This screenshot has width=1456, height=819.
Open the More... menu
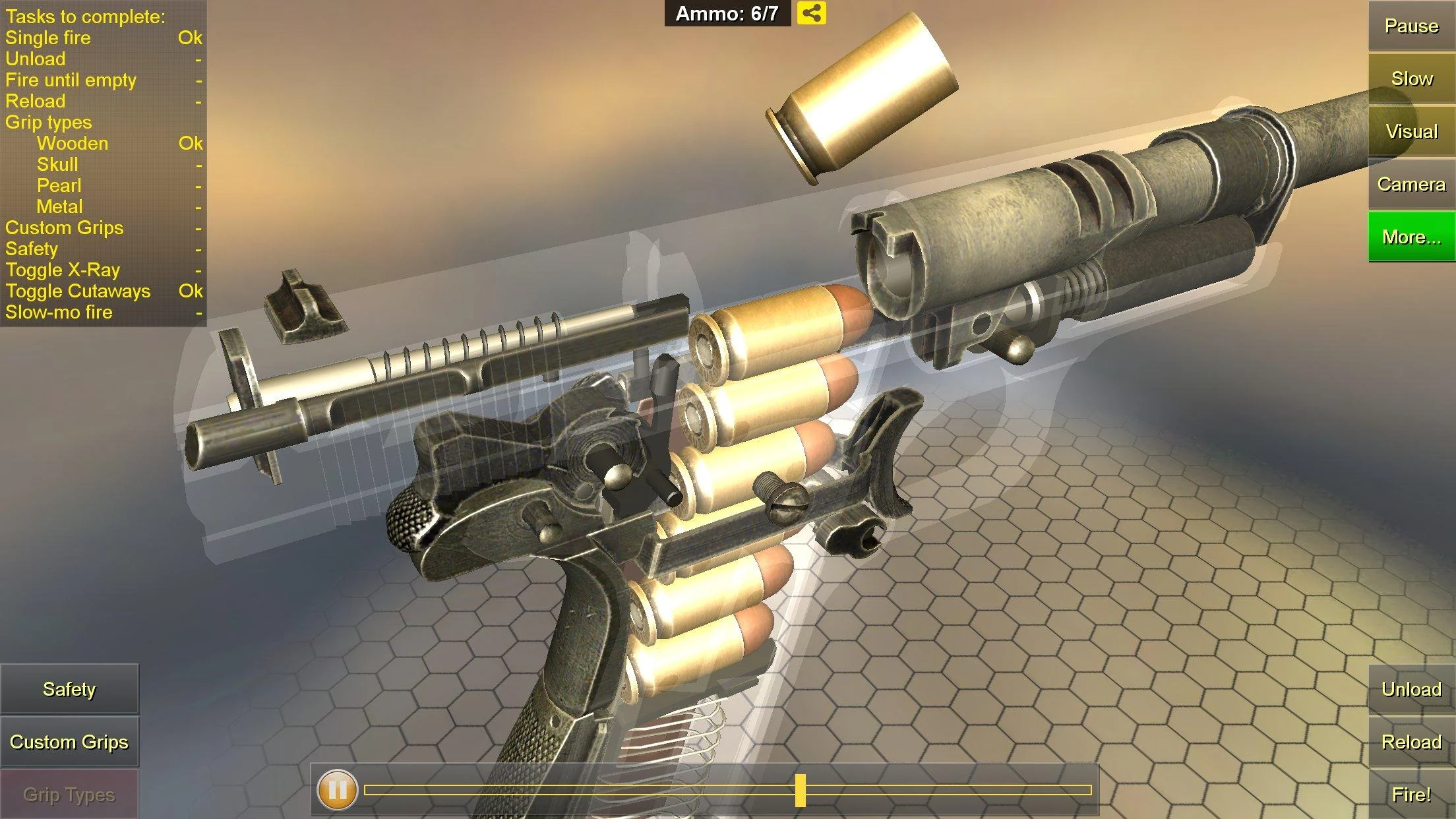(1410, 237)
